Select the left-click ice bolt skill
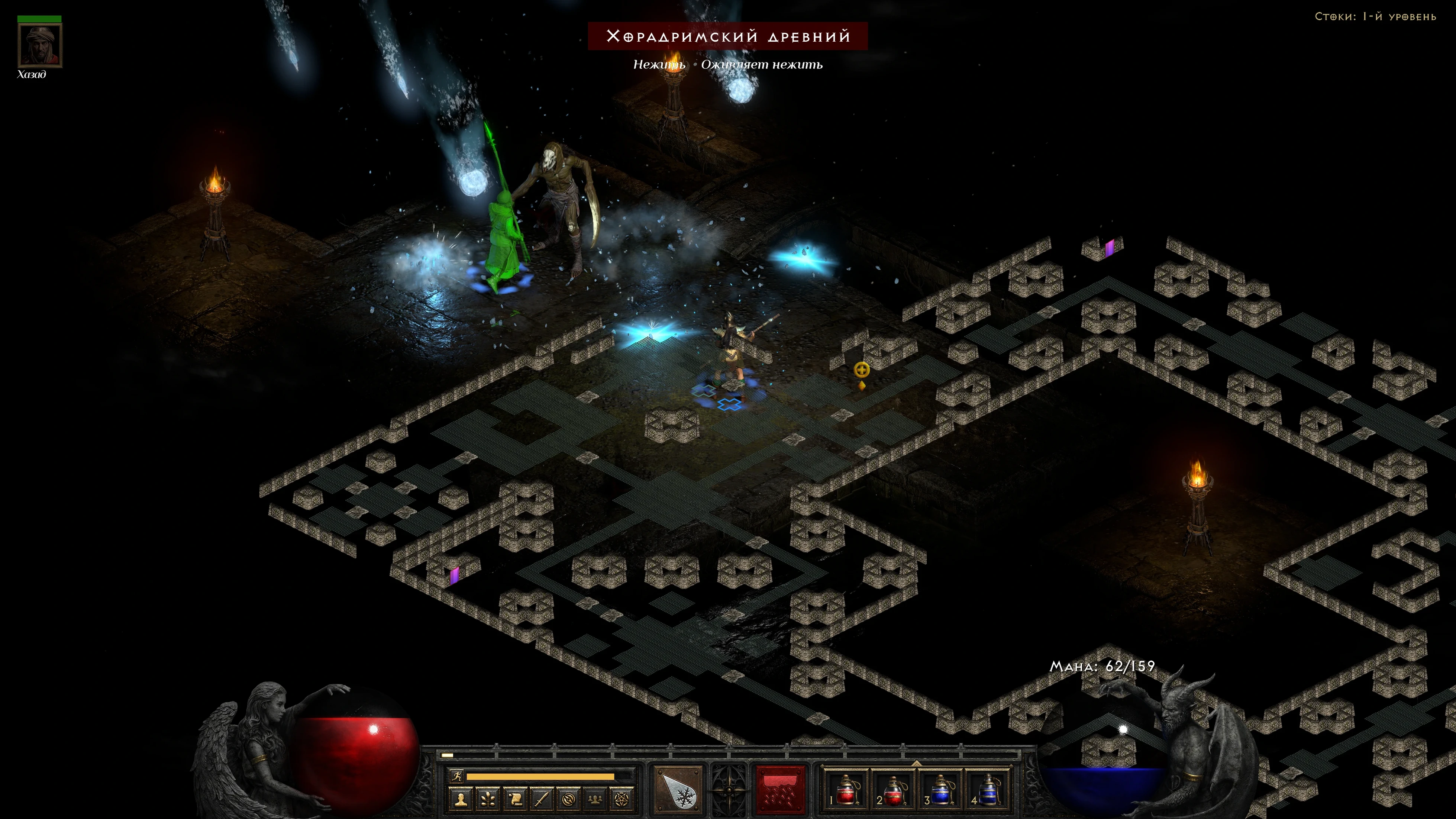Image resolution: width=1456 pixels, height=819 pixels. tap(678, 789)
